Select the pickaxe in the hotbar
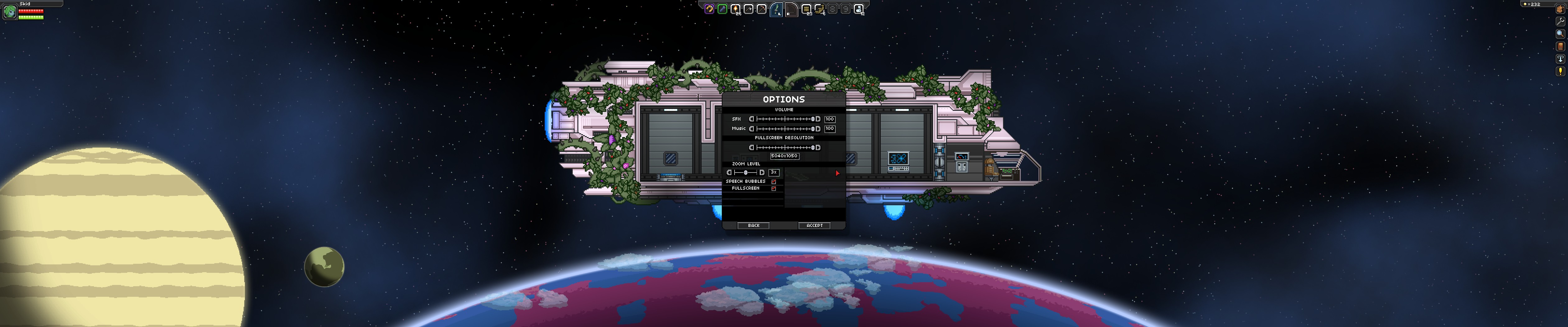This screenshot has height=327, width=1568. pos(762,9)
